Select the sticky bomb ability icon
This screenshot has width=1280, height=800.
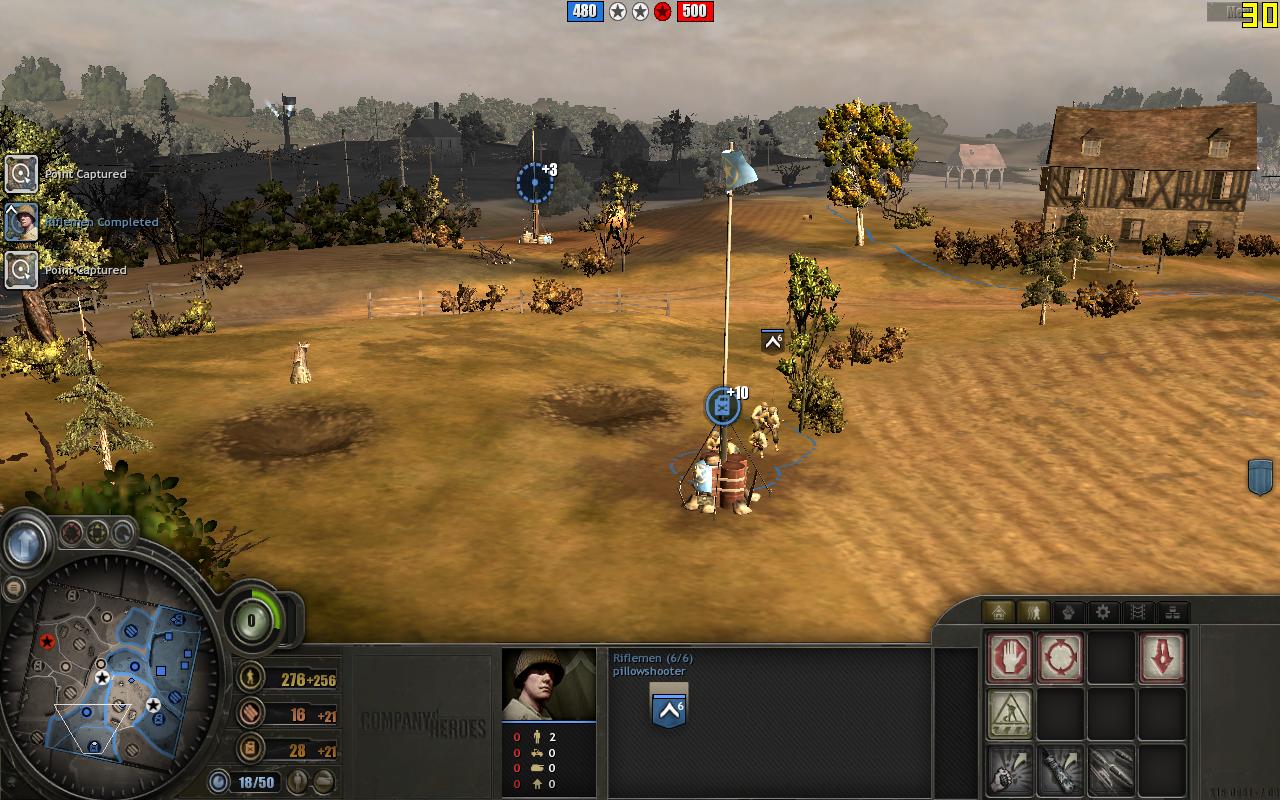point(1060,770)
